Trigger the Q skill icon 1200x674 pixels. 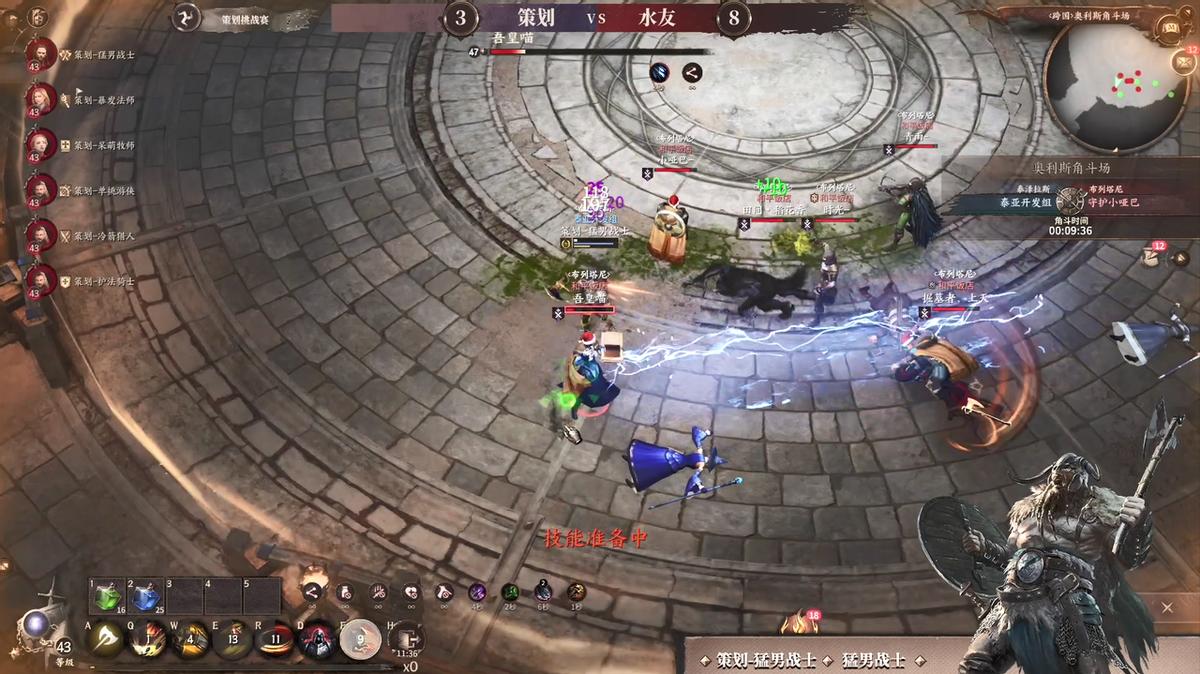click(x=148, y=640)
